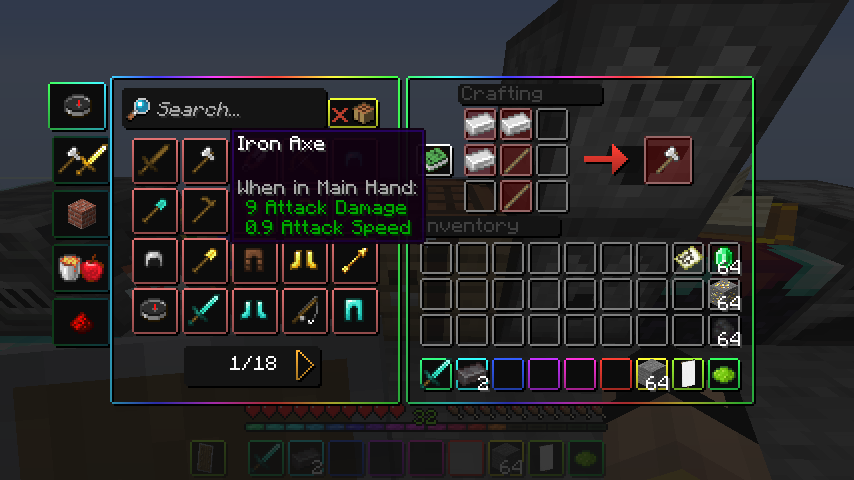This screenshot has width=854, height=480.
Task: Pick the diamond sword in the hotbar
Action: click(x=436, y=374)
